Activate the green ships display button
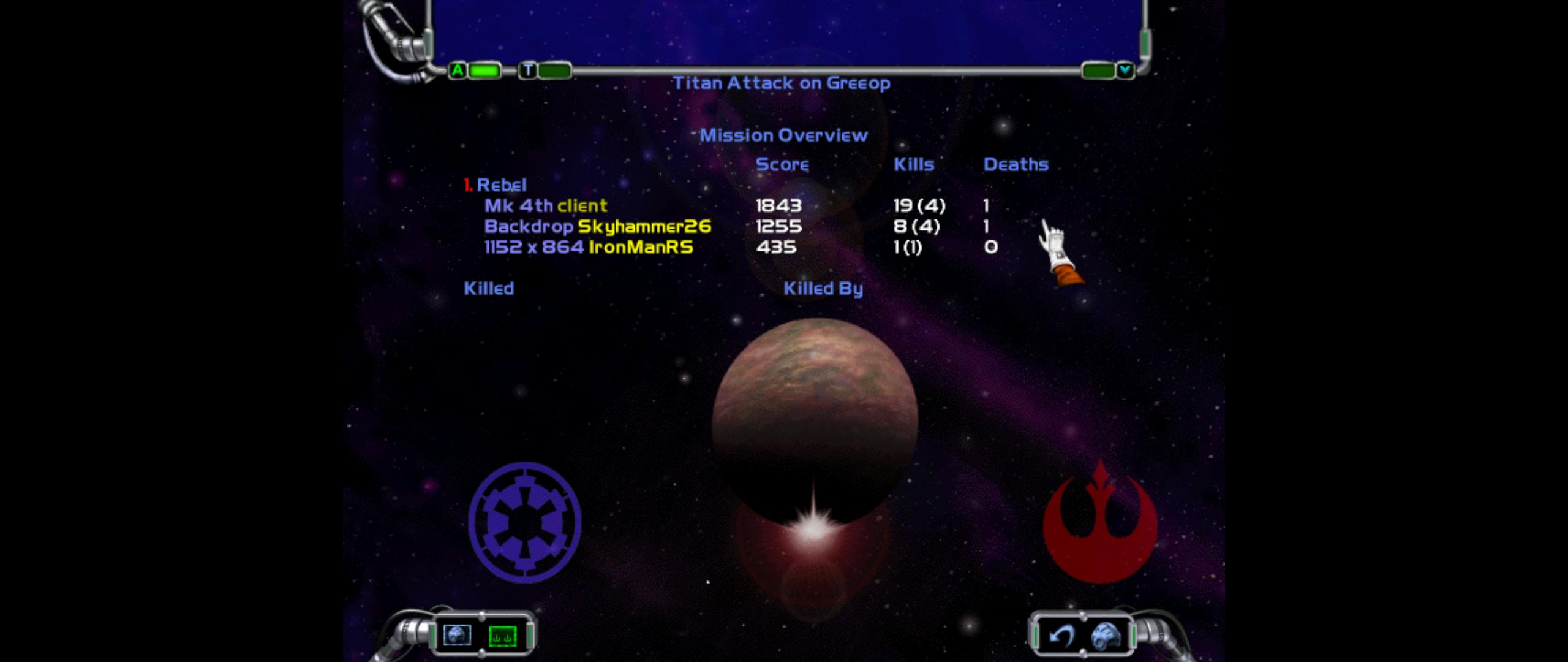The width and height of the screenshot is (1568, 662). 502,636
